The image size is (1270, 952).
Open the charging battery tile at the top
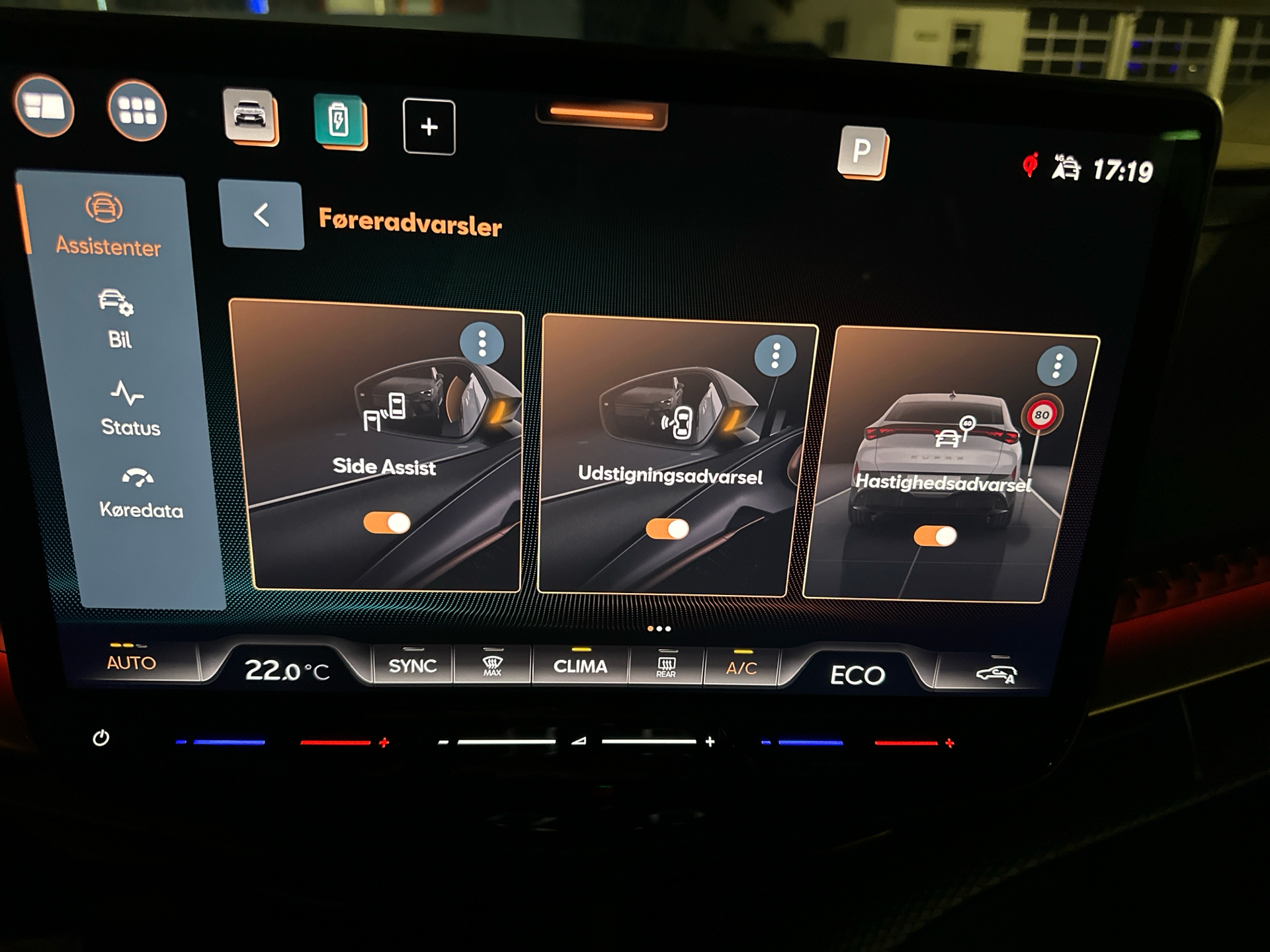tap(338, 119)
